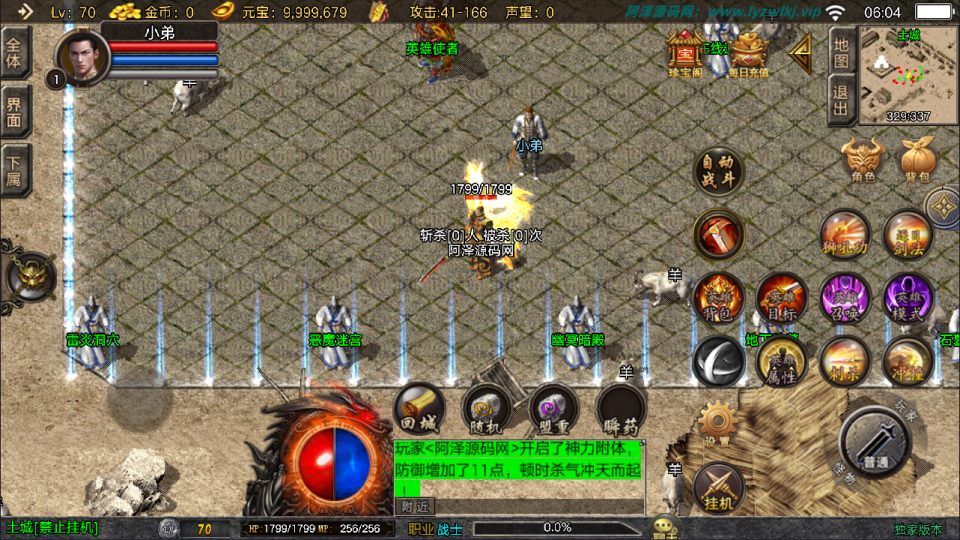Select the 附近 nearby chat tab
The height and width of the screenshot is (540, 960).
(x=415, y=506)
